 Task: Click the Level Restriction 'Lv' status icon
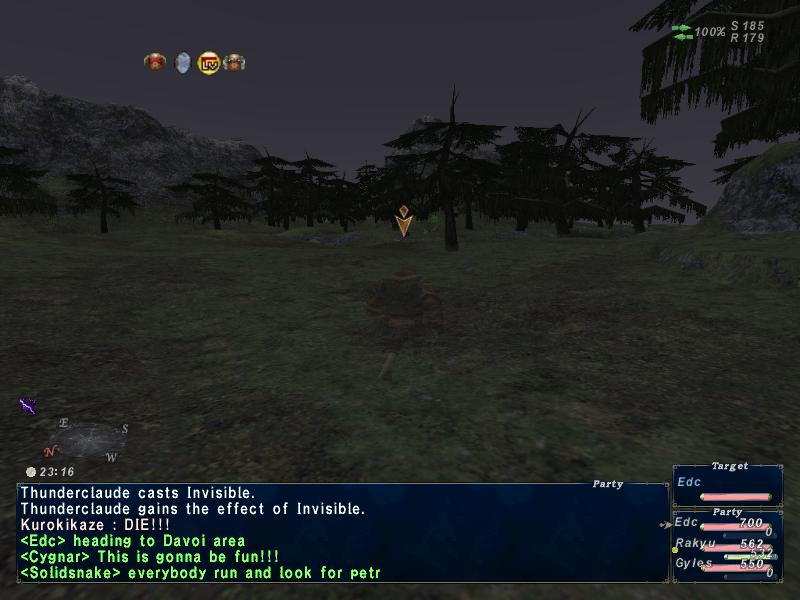(209, 63)
